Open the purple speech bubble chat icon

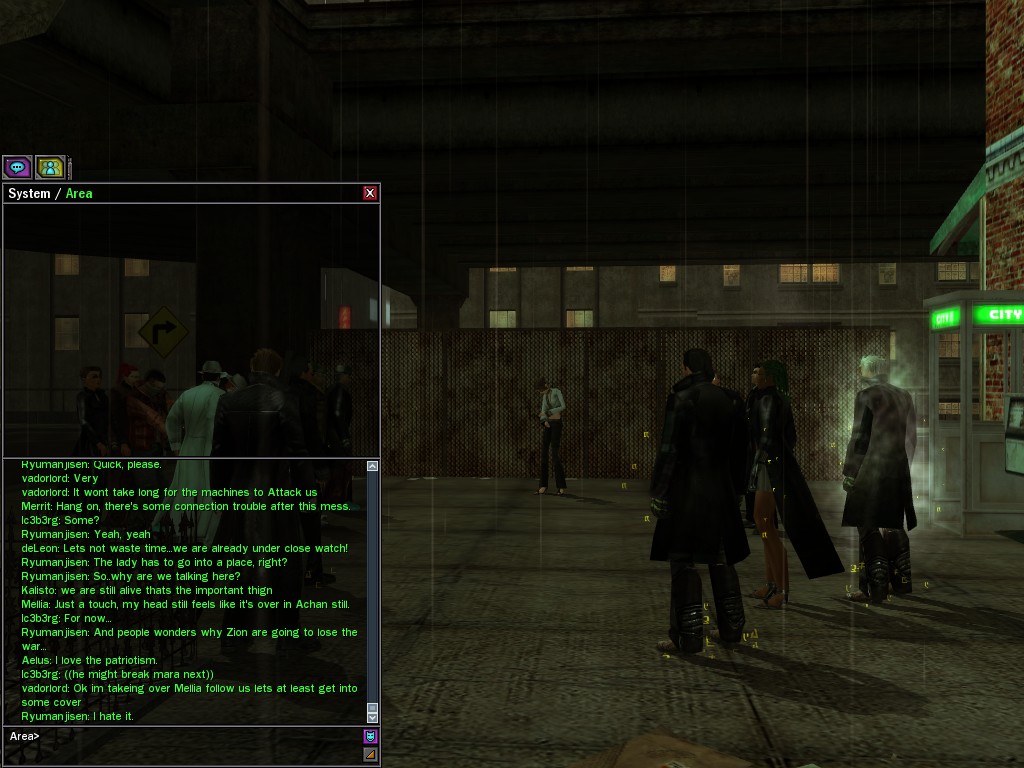[17, 167]
